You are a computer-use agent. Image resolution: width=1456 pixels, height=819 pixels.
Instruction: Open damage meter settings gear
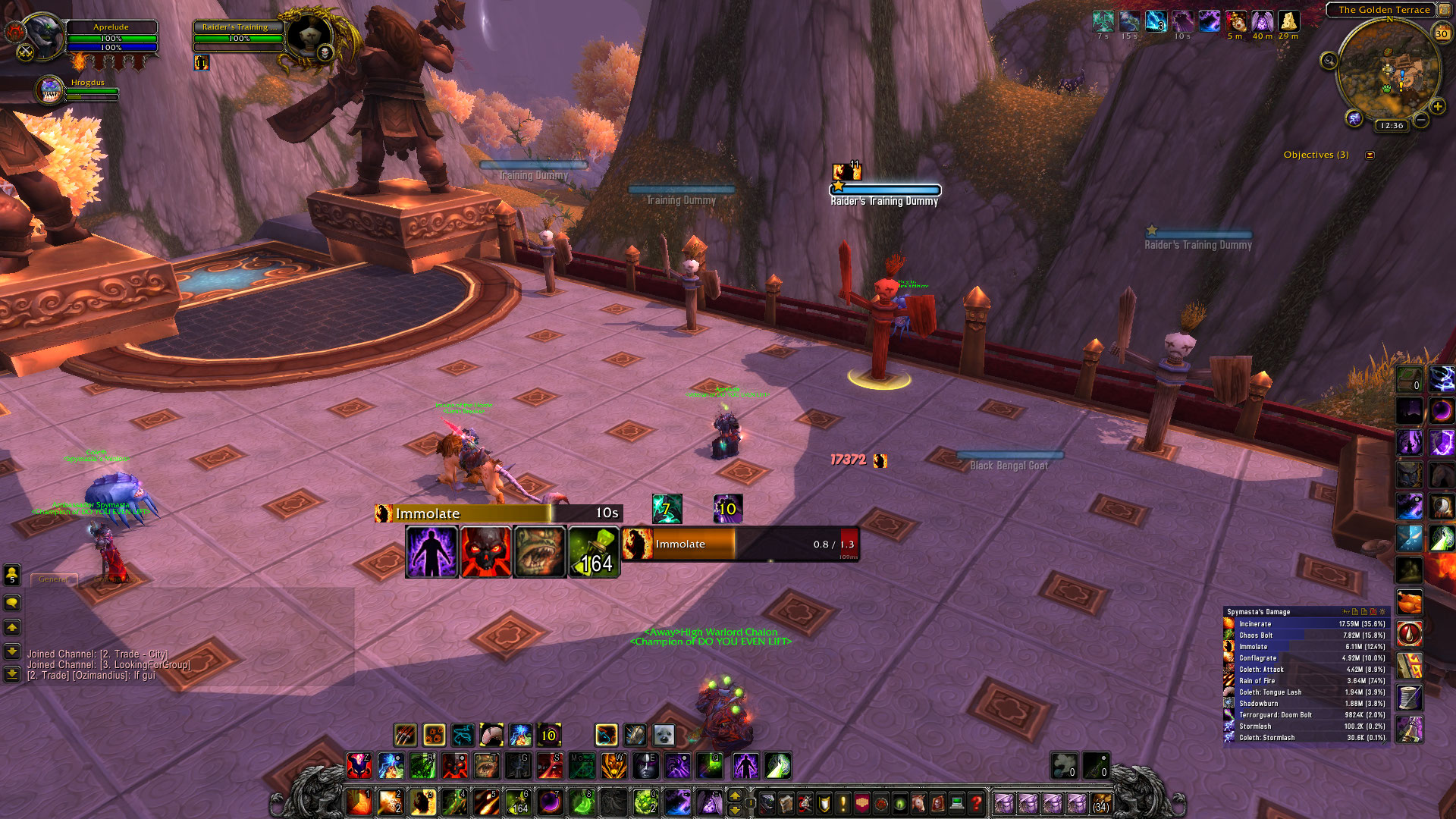pos(1382,612)
